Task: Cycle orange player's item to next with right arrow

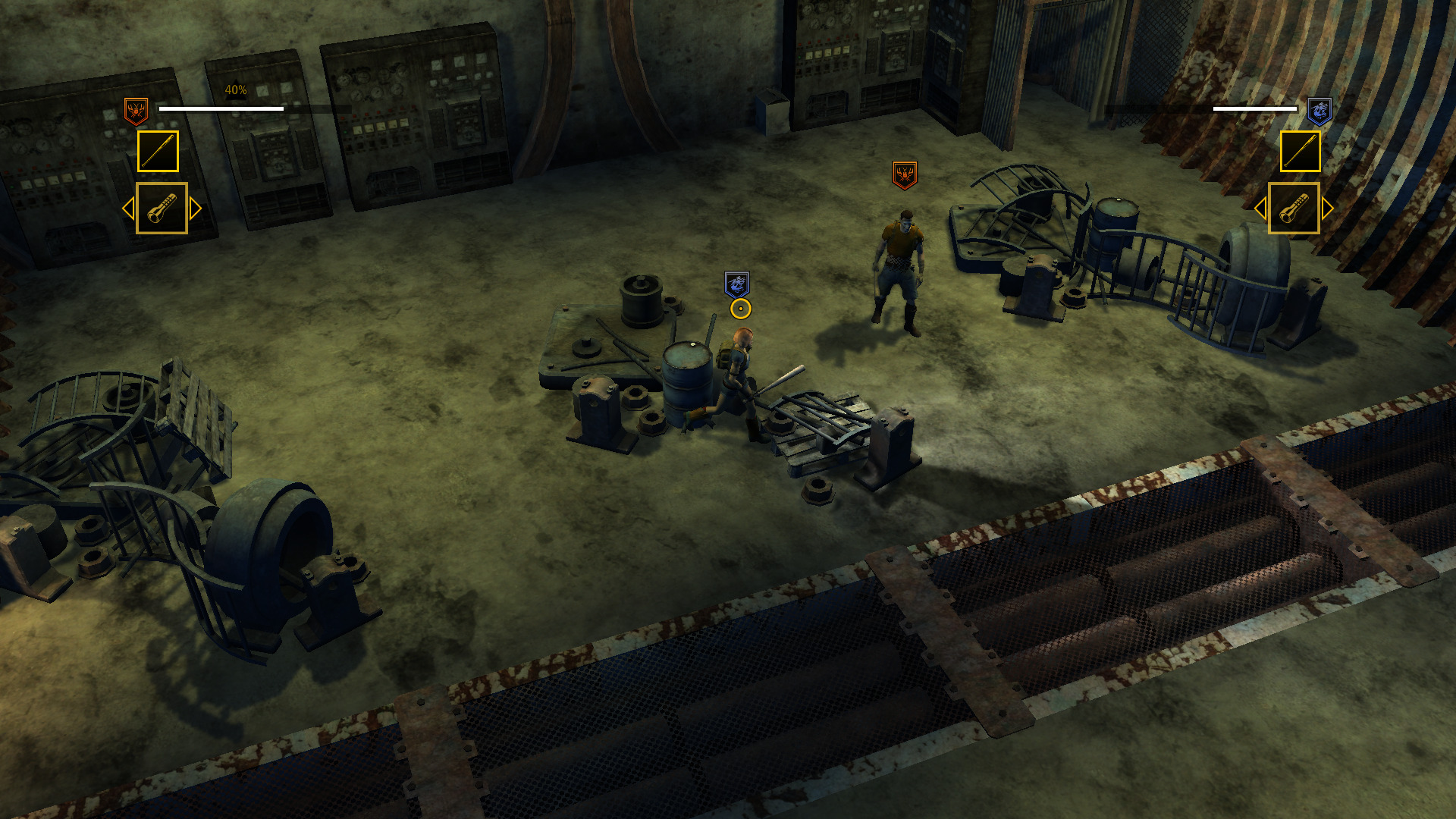Action: (196, 209)
